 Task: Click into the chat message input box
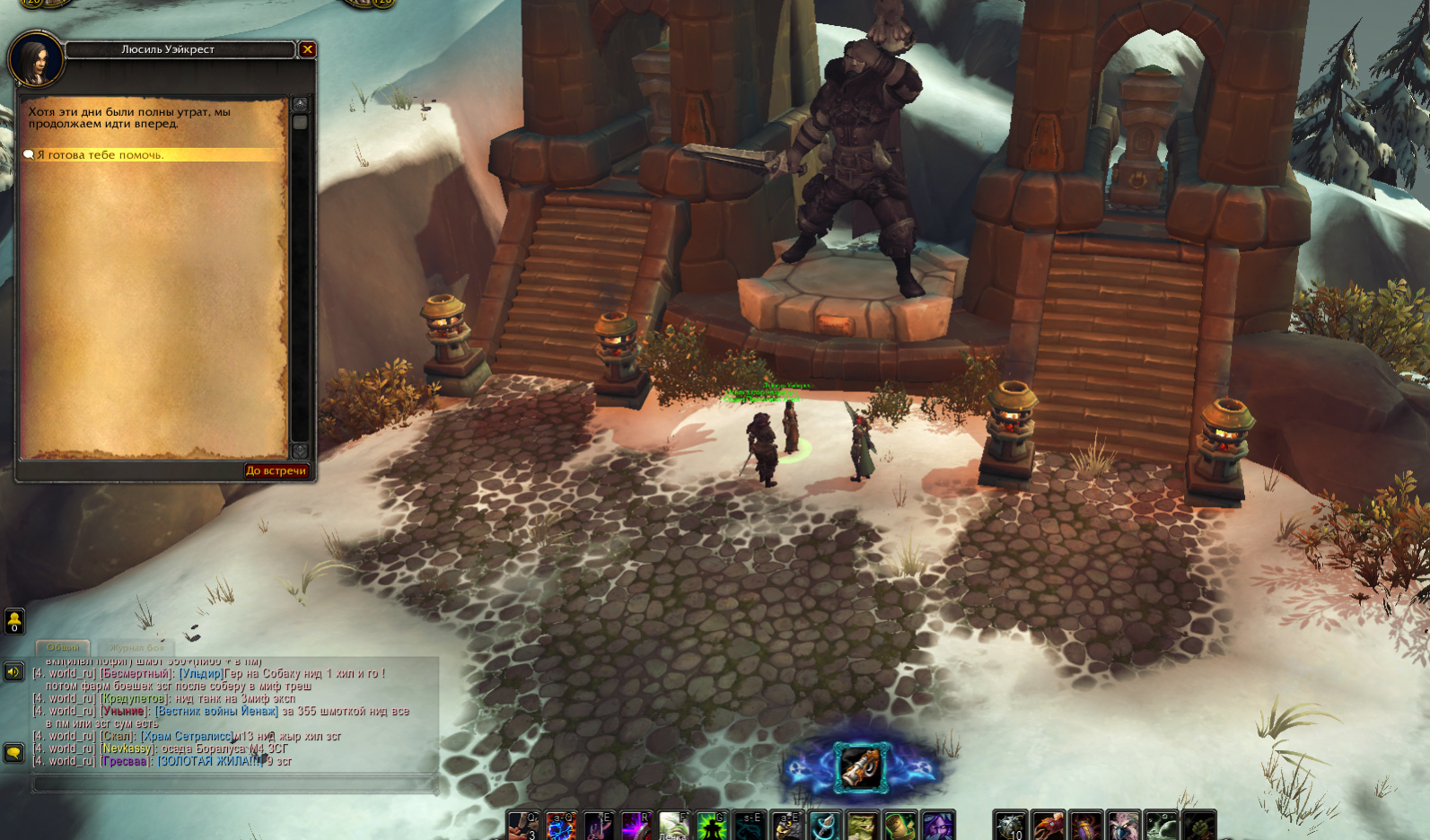pyautogui.click(x=235, y=783)
